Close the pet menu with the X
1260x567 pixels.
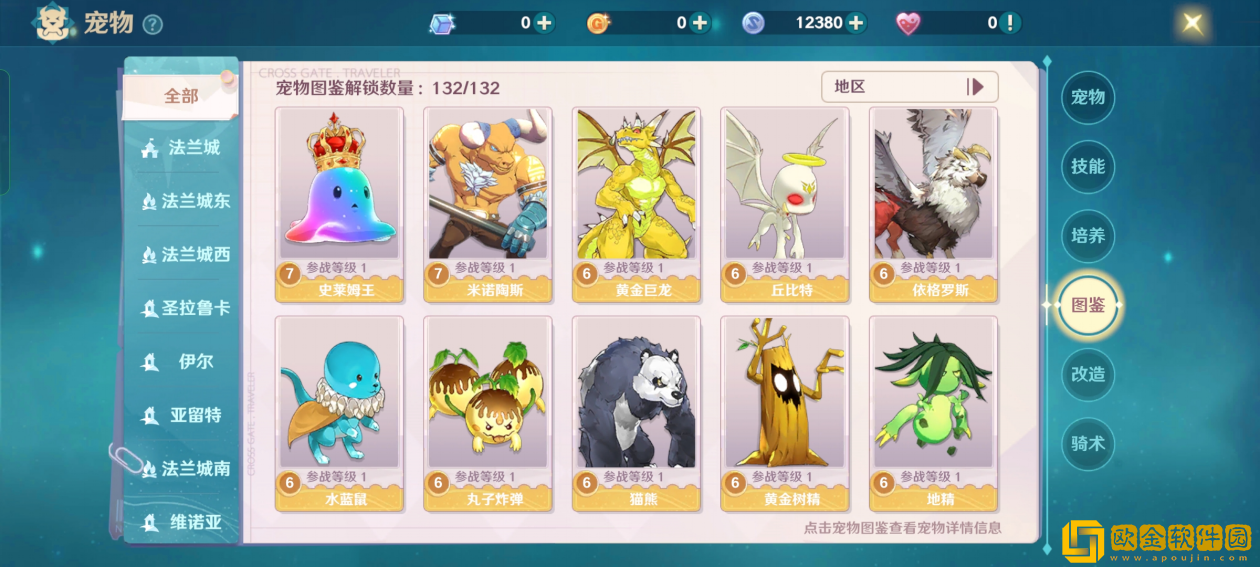pos(1192,23)
